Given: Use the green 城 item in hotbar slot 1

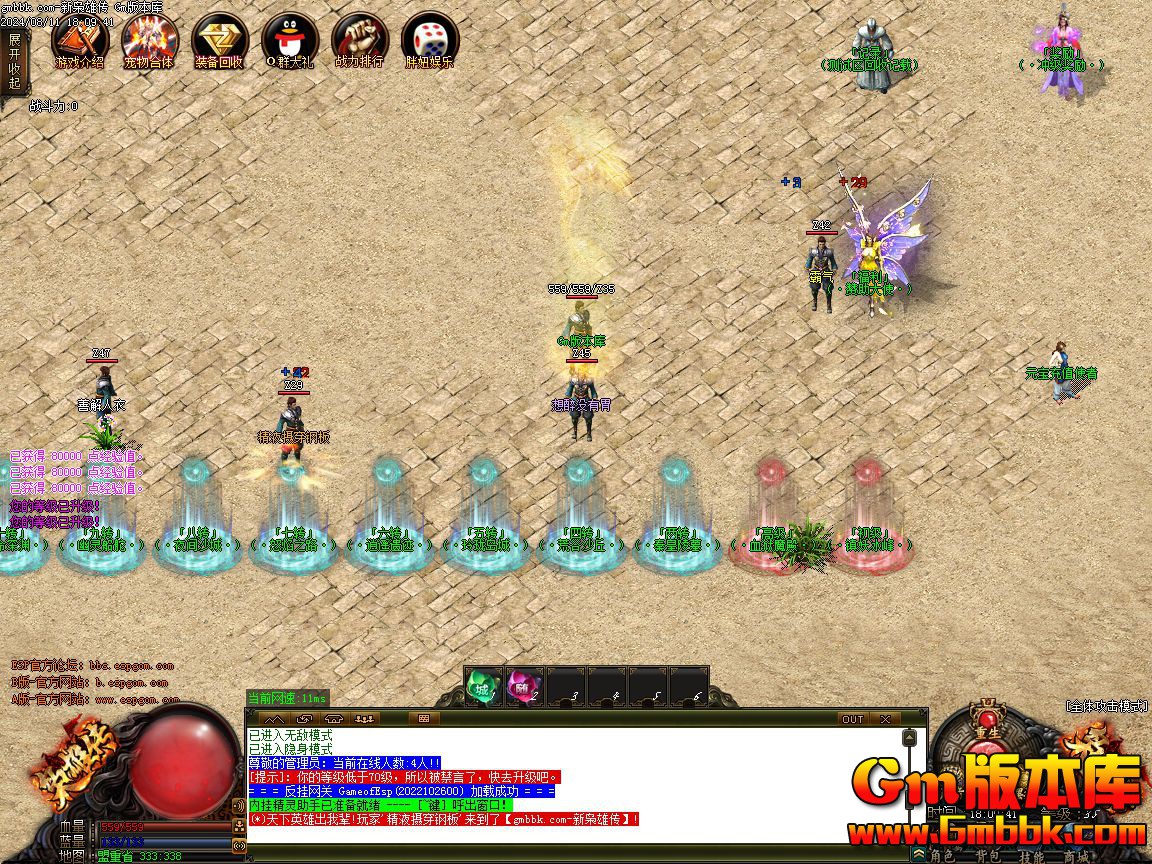Looking at the screenshot, I should 483,687.
